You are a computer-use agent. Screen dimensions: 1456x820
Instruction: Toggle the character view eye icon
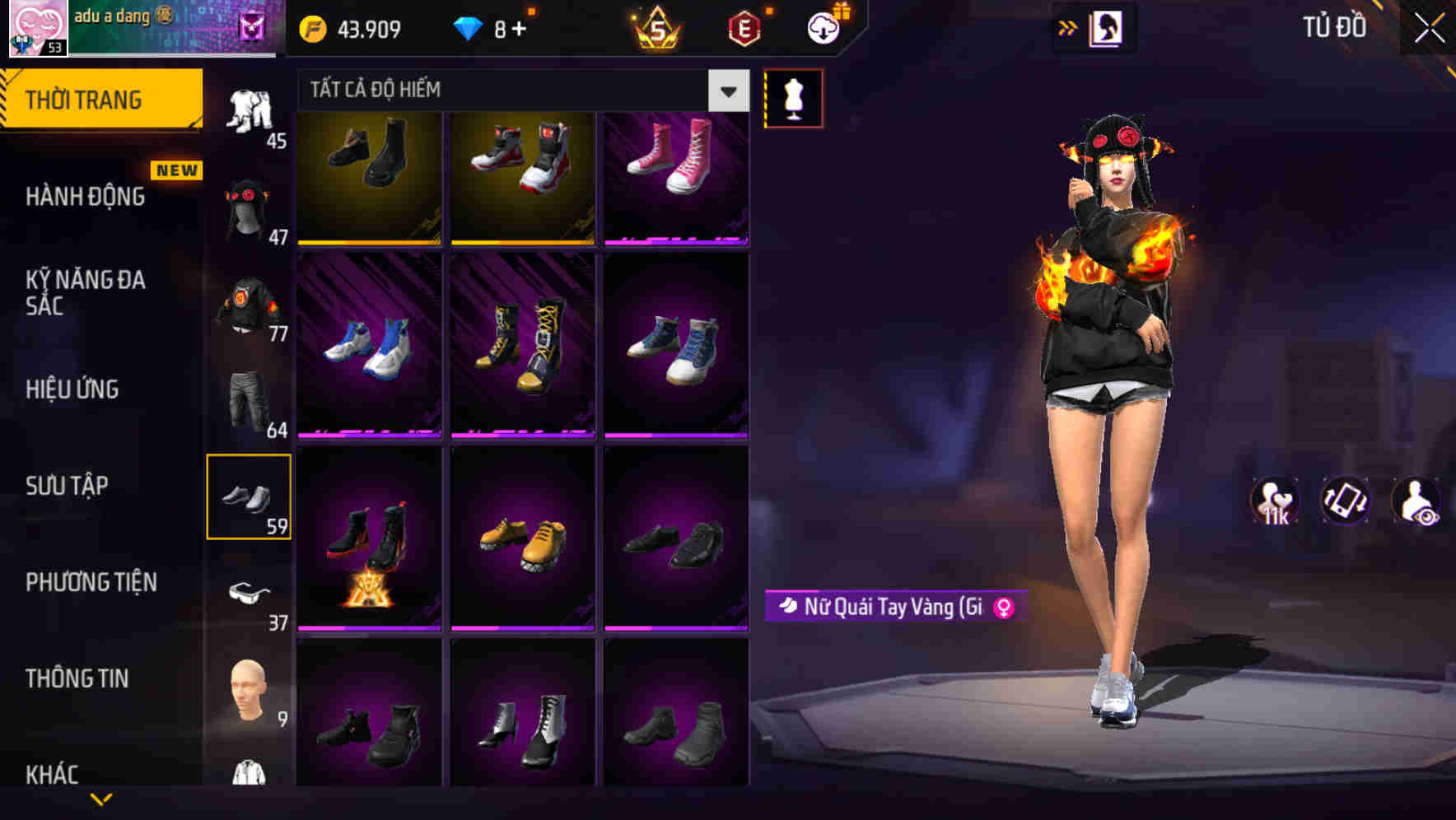pyautogui.click(x=1415, y=502)
